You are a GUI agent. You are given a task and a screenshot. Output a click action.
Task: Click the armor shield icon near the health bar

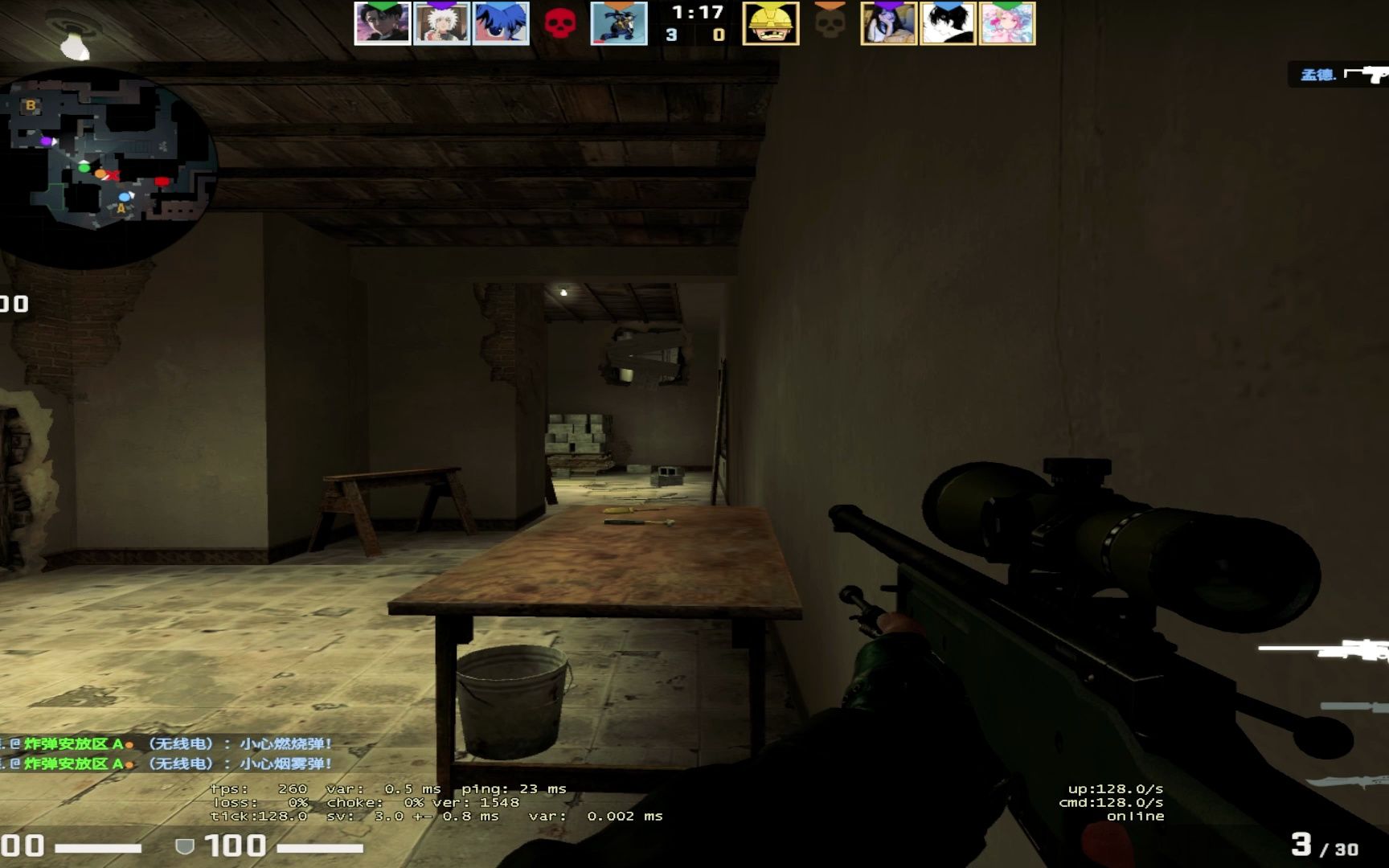185,844
